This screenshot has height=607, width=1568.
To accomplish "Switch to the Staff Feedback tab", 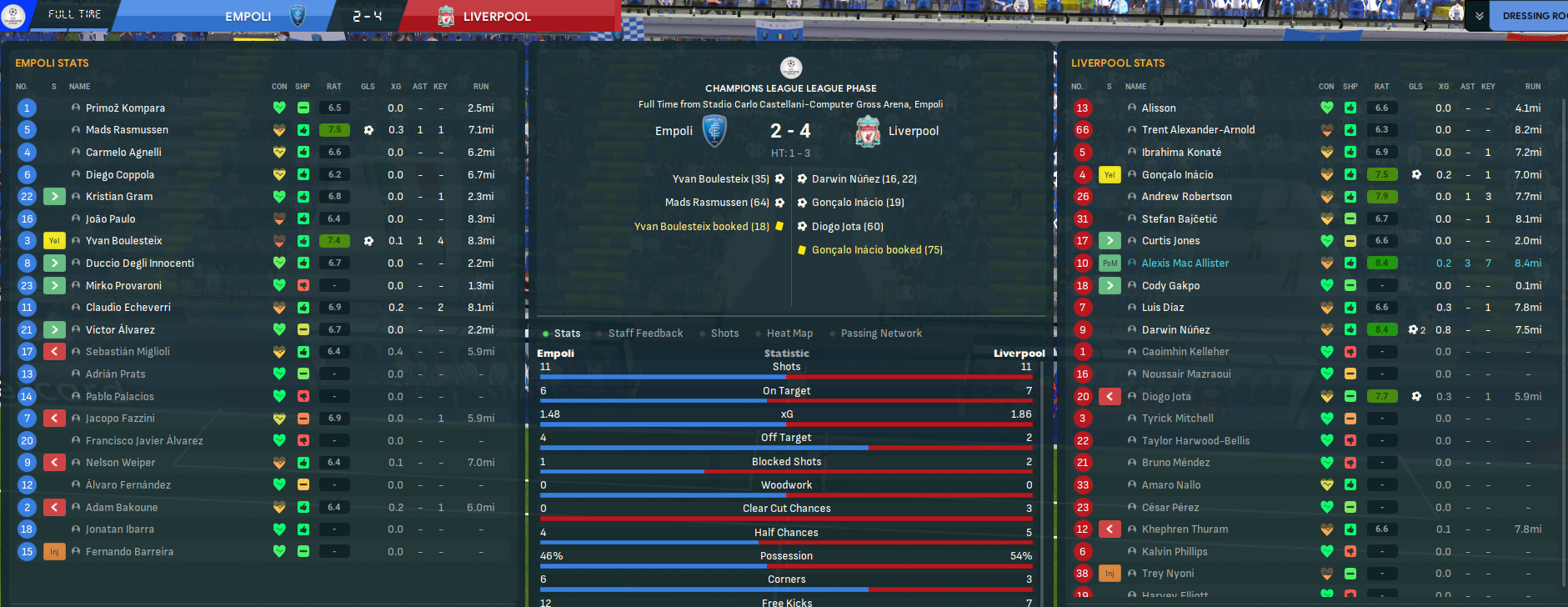I will (645, 334).
